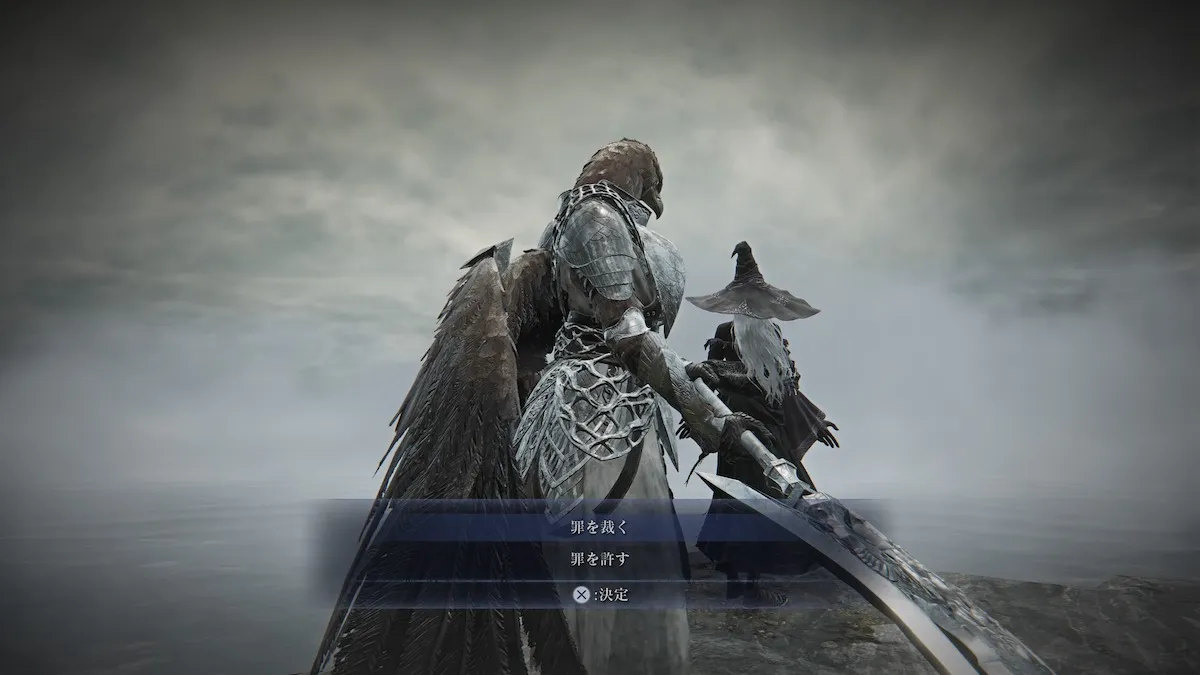
Task: Choose the 罪を裁く dialogue option
Action: 600,526
